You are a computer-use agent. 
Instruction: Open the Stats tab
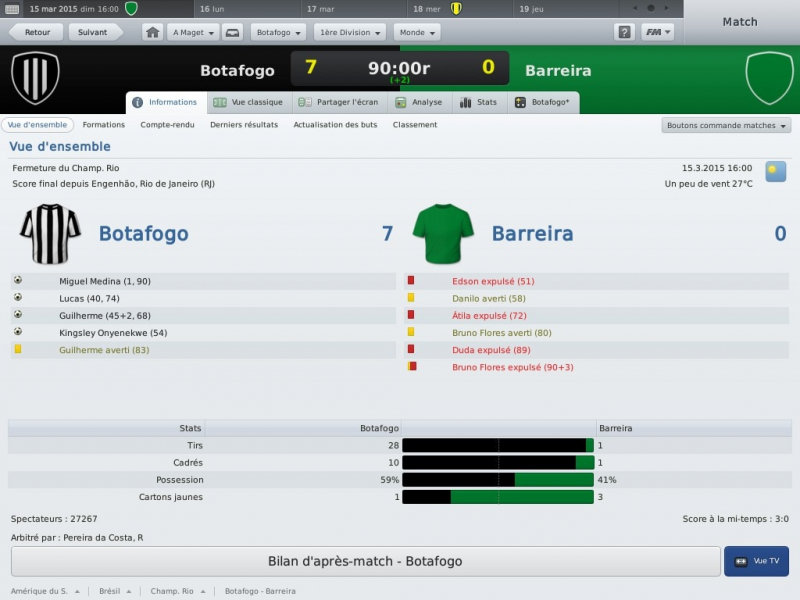pos(479,102)
